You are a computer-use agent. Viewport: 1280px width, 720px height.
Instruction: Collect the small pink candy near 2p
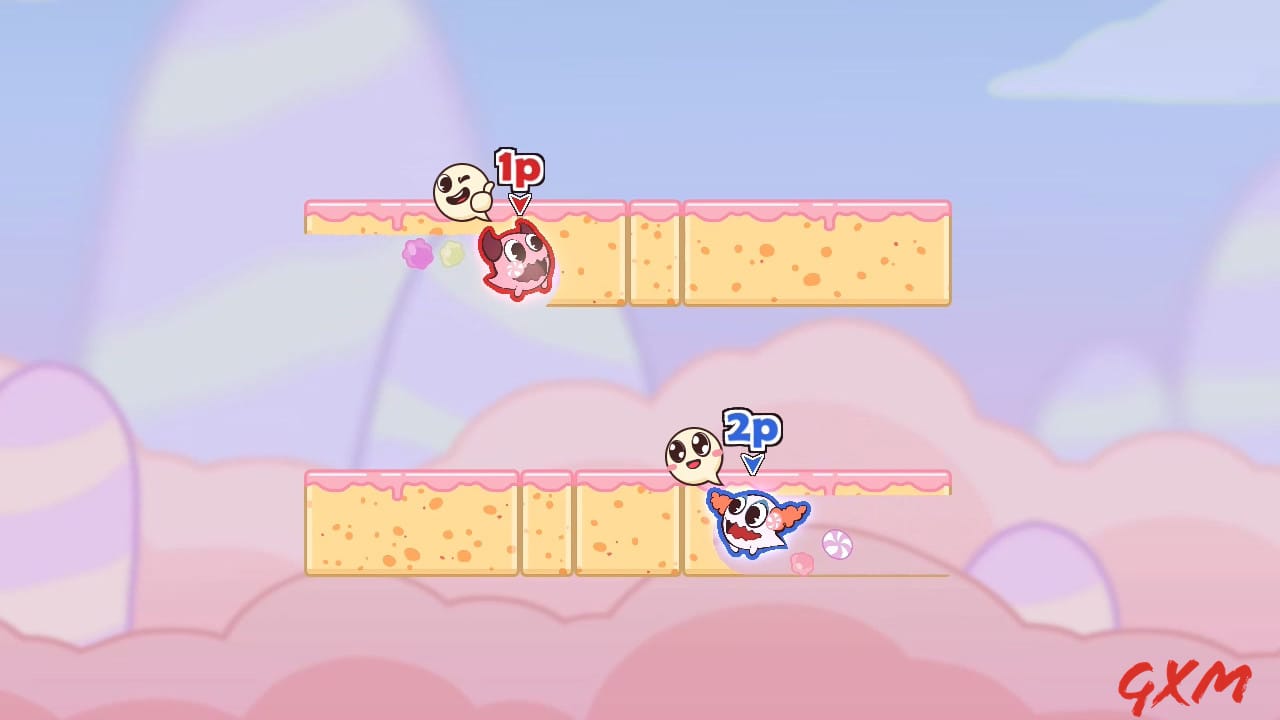[x=800, y=562]
